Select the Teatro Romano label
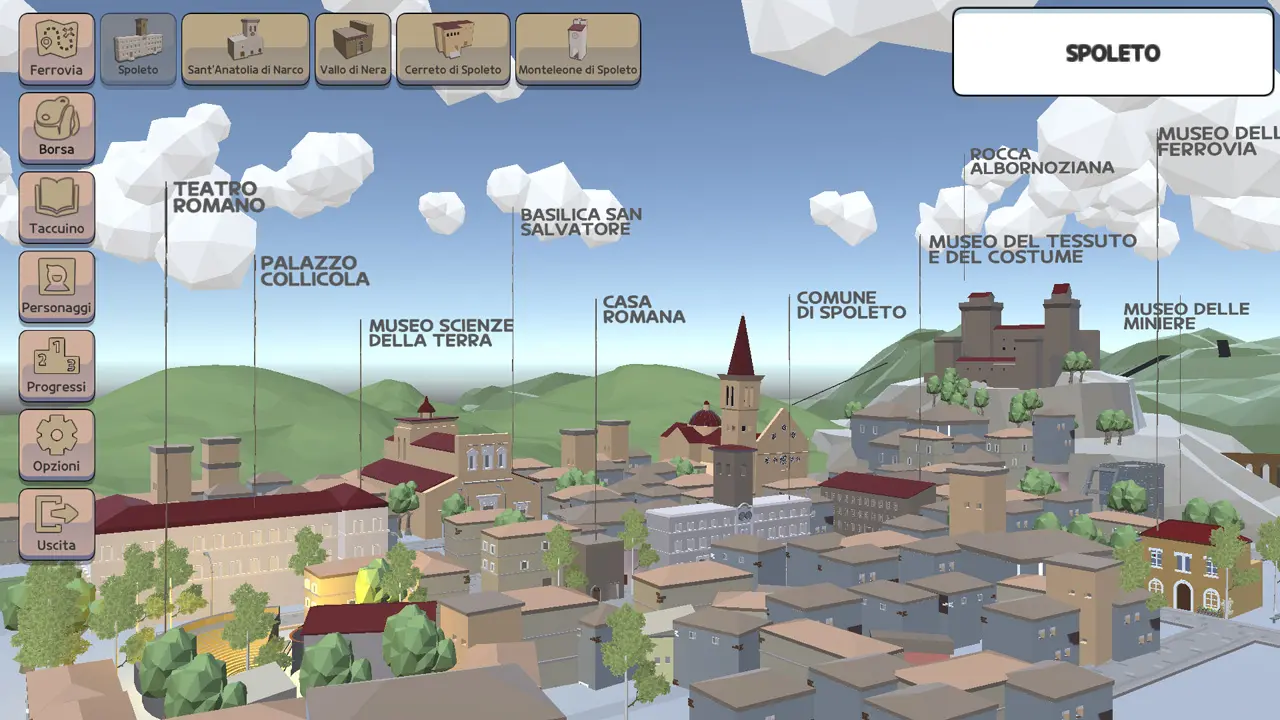Image resolution: width=1280 pixels, height=720 pixels. [x=218, y=197]
